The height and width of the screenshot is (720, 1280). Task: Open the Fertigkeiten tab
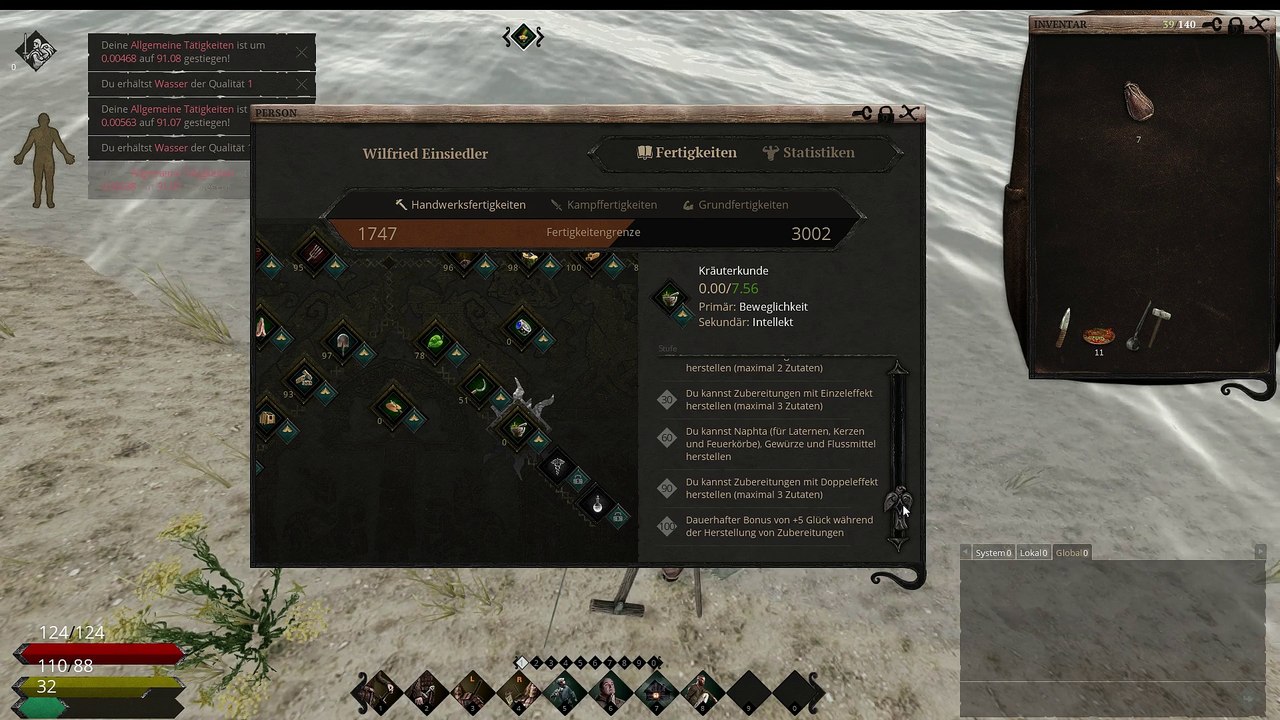point(687,153)
